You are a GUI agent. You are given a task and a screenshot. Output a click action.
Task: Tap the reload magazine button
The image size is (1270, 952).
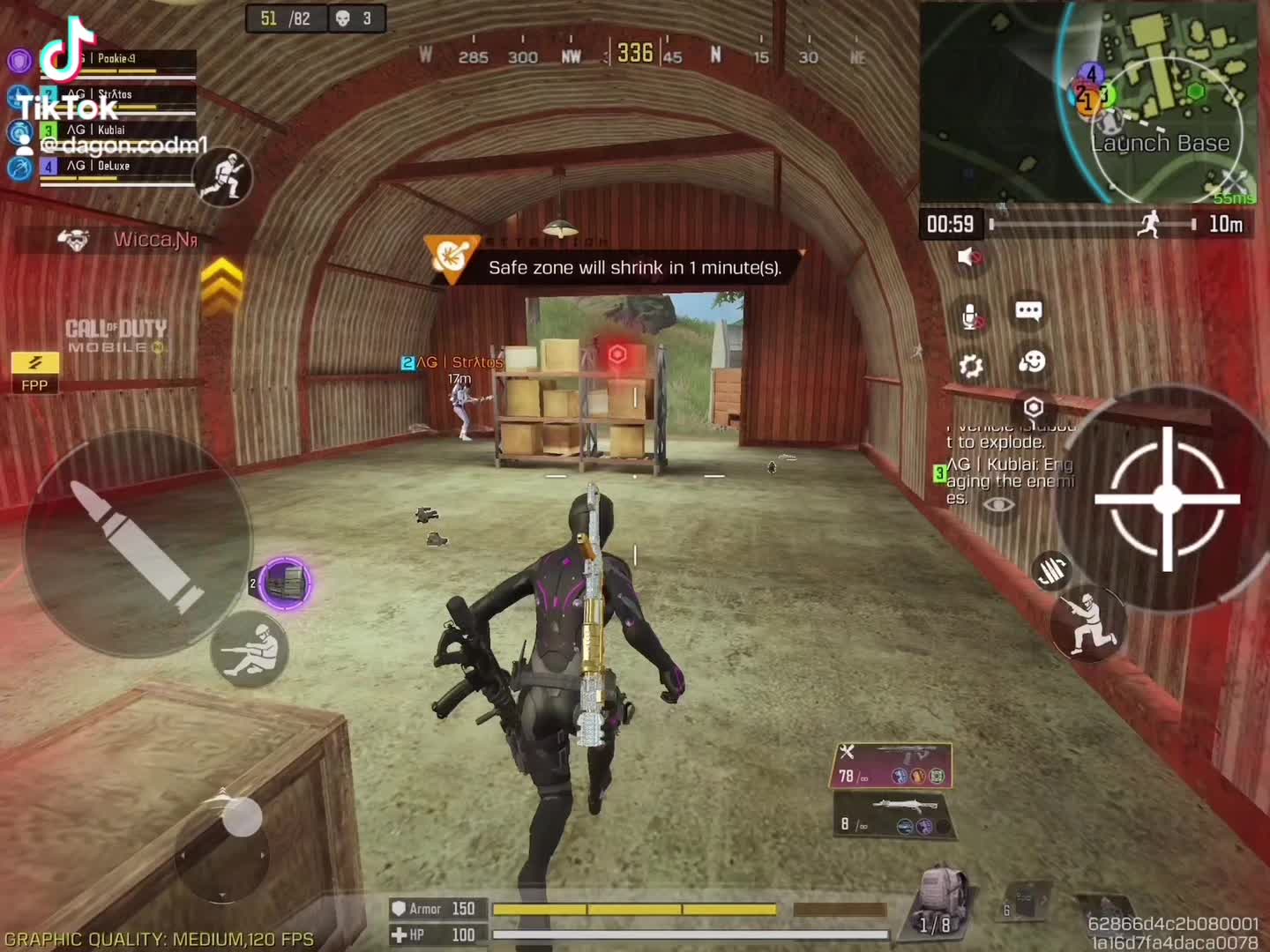1051,570
